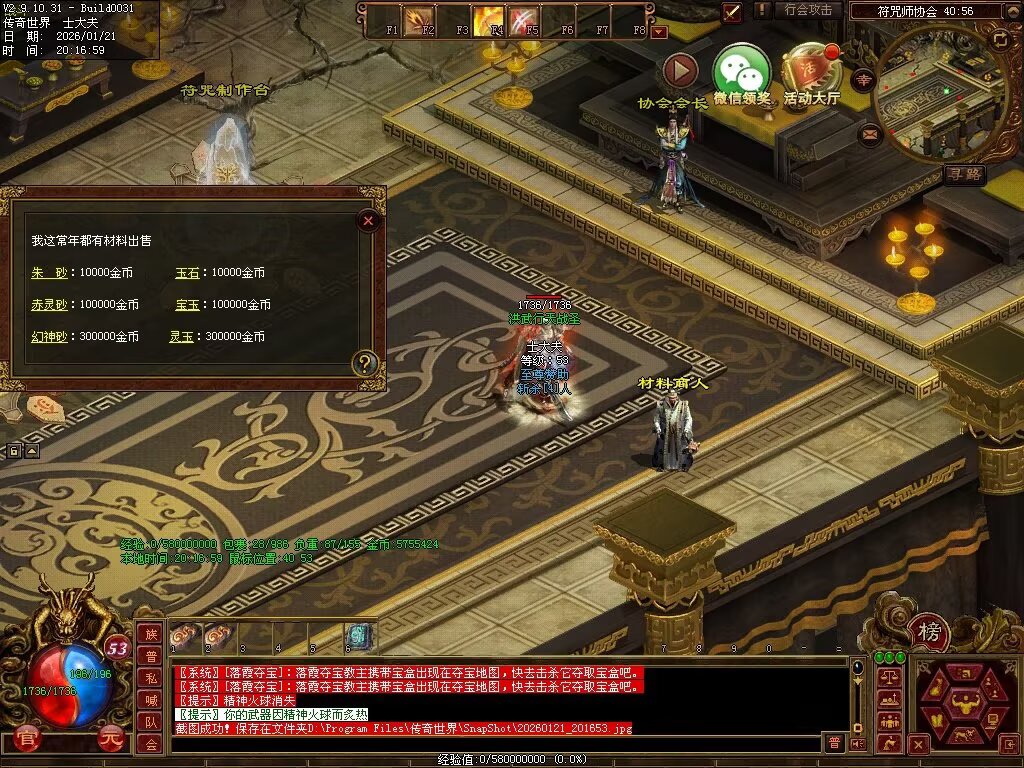Open the question mark help button
The image size is (1024, 768).
pyautogui.click(x=366, y=363)
